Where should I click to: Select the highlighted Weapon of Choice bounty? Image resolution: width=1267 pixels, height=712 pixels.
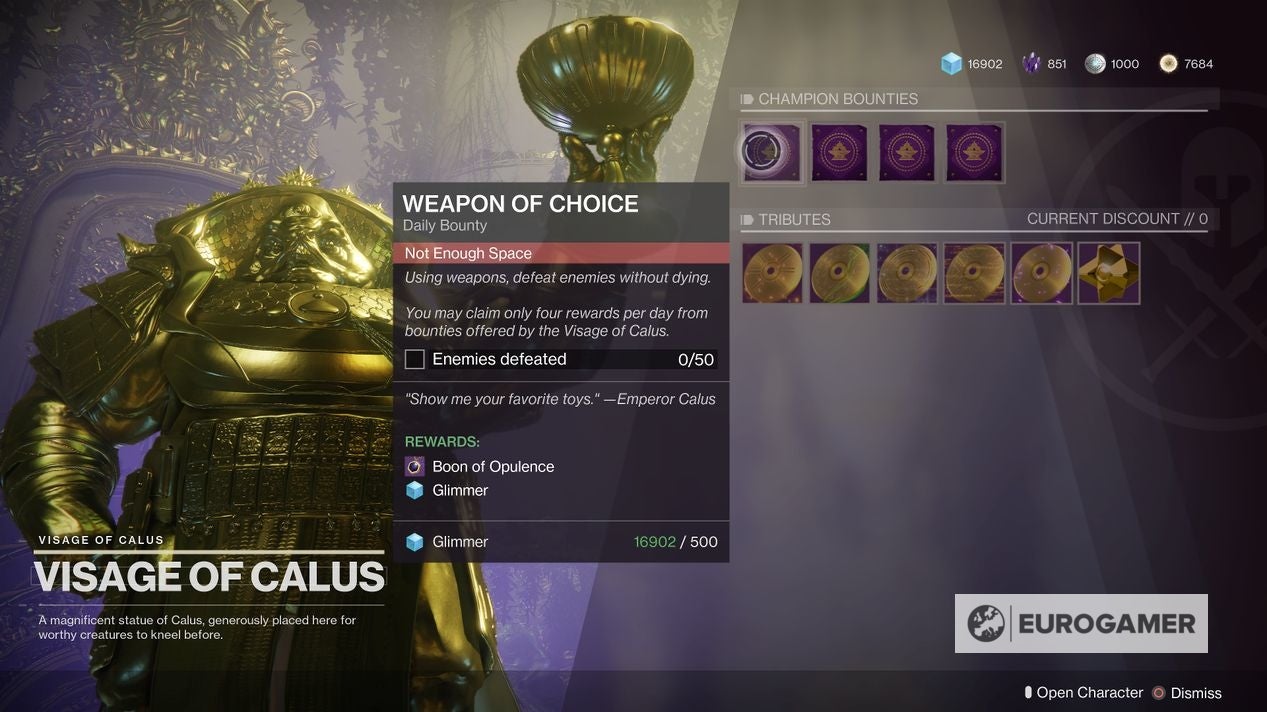[772, 153]
